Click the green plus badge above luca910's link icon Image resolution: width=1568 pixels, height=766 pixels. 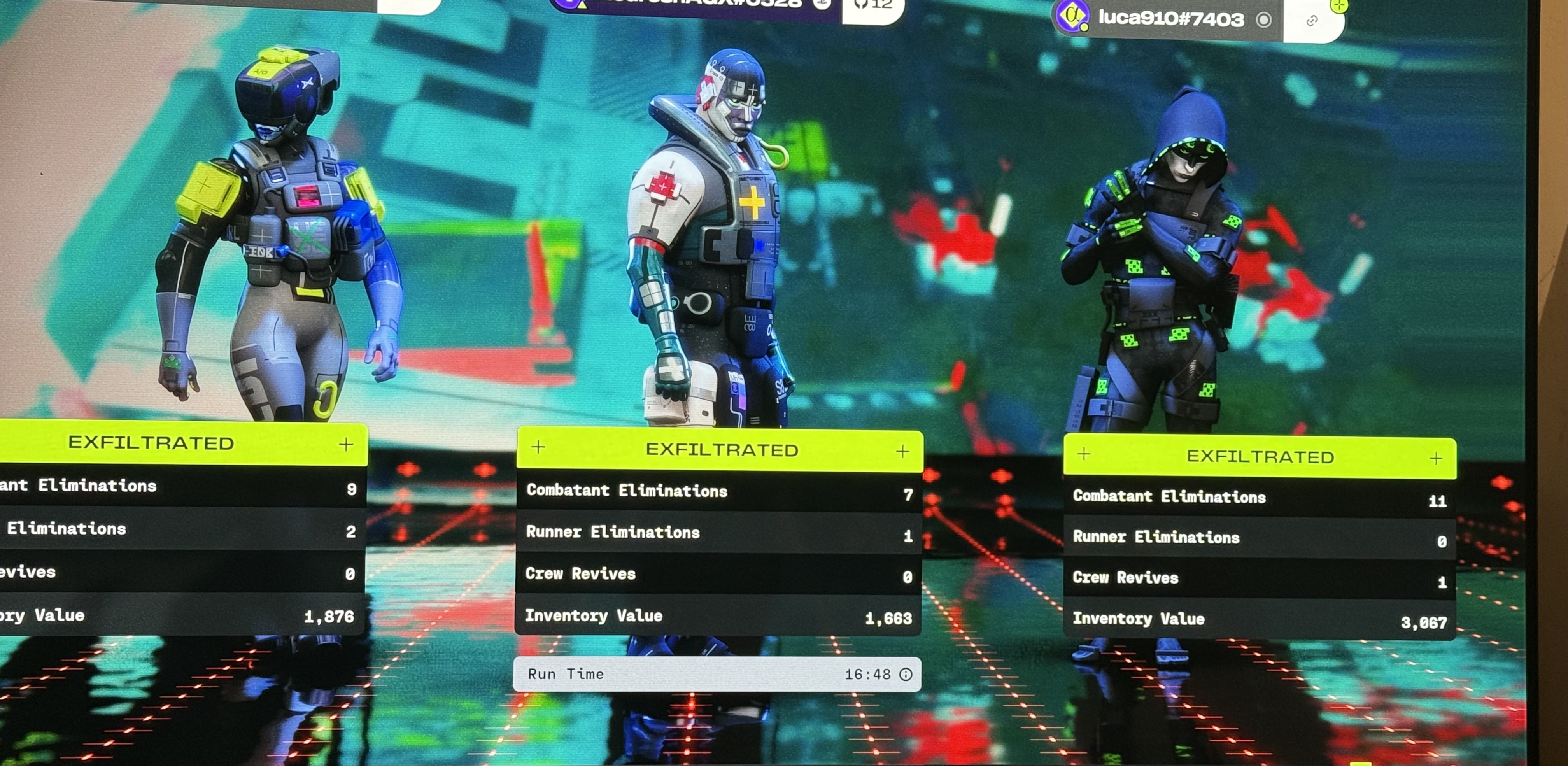tap(1338, 6)
